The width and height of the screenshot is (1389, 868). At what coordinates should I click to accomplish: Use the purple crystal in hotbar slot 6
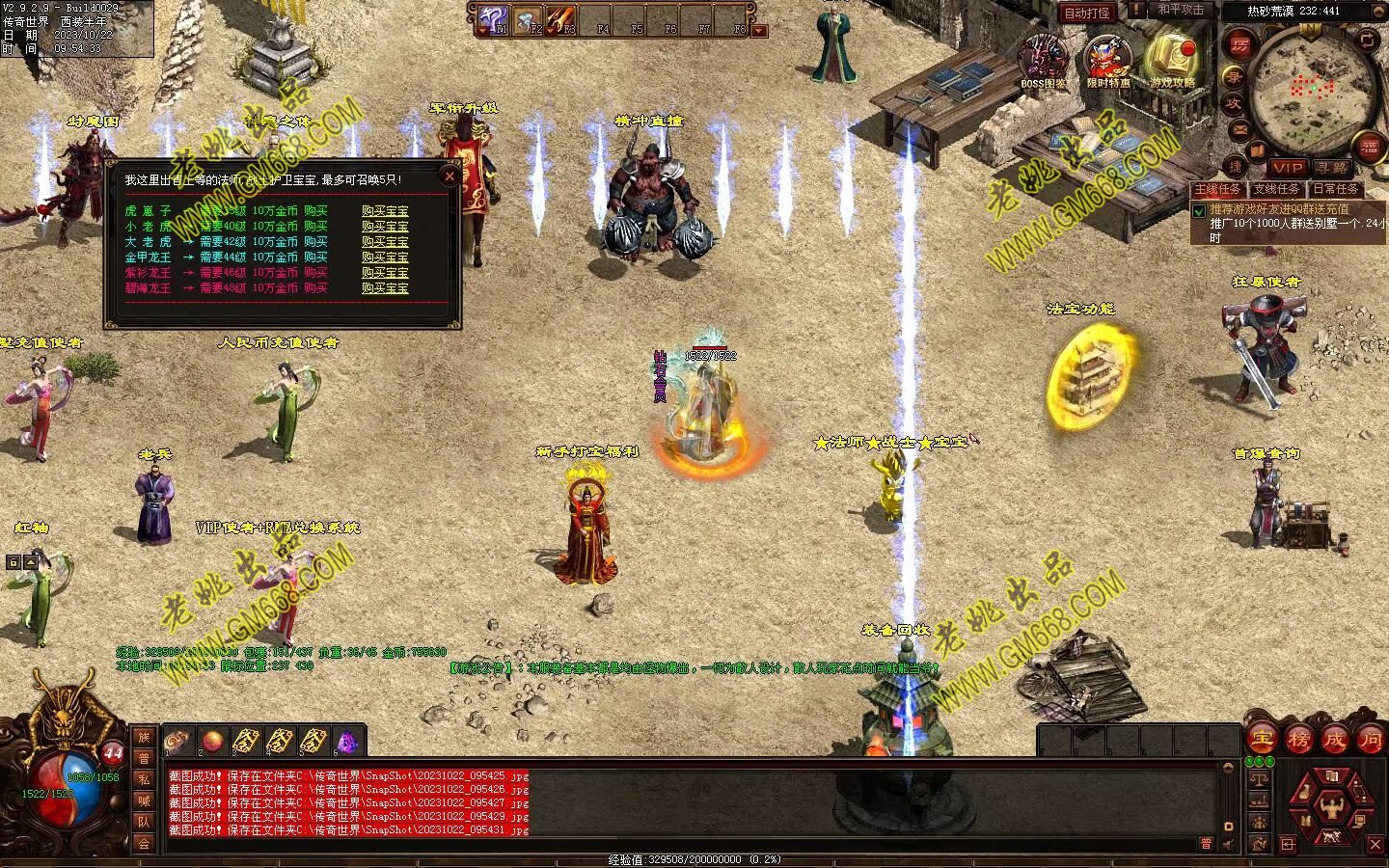[x=346, y=741]
